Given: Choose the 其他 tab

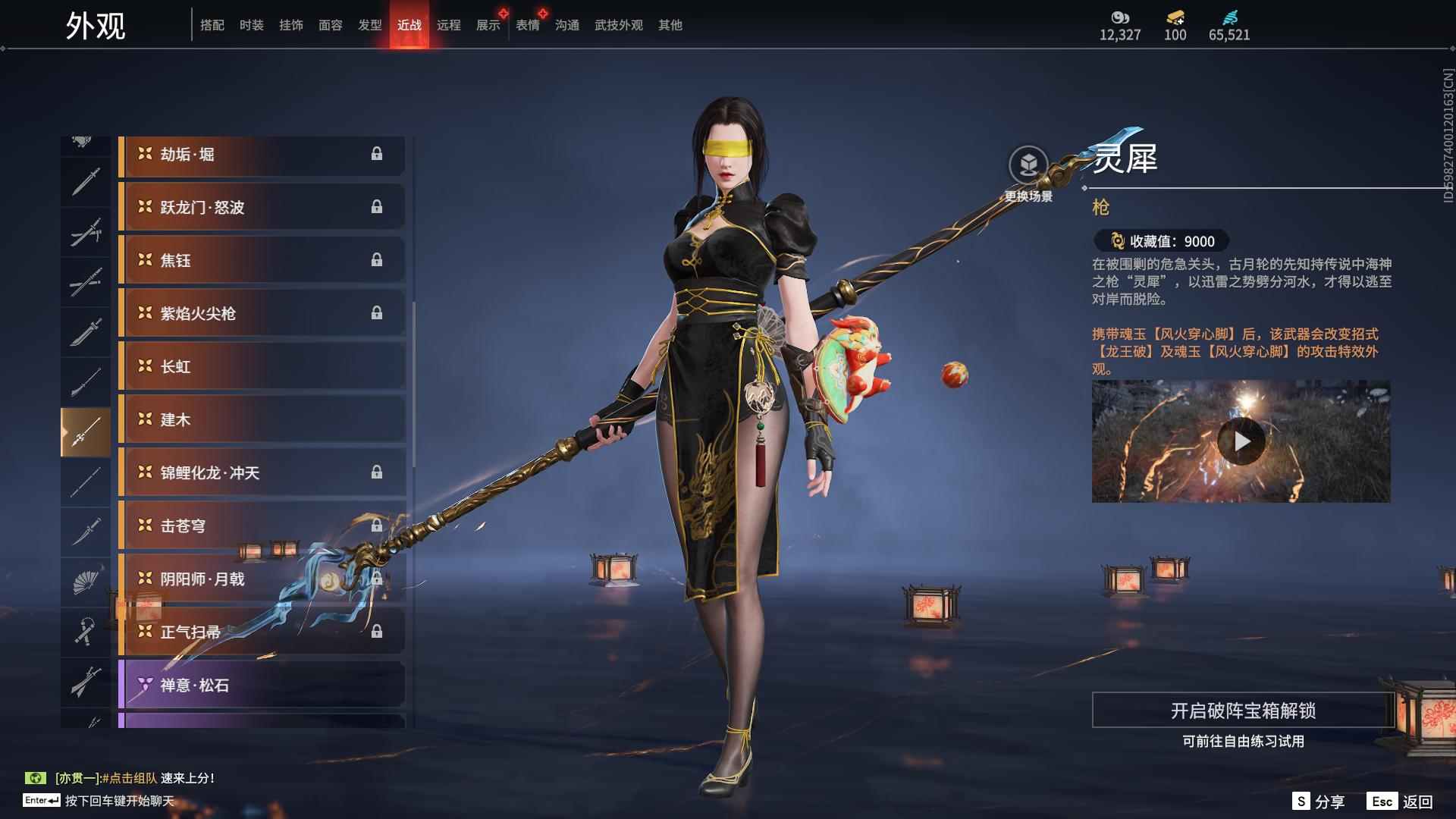Looking at the screenshot, I should point(670,25).
